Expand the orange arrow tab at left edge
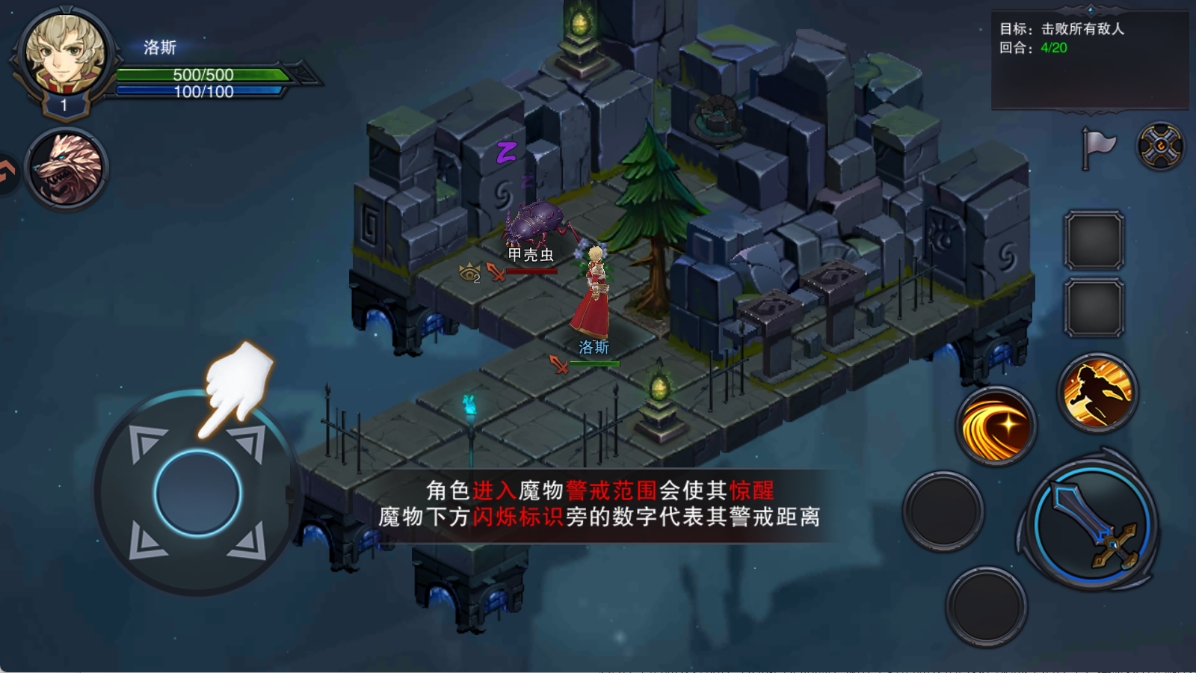This screenshot has width=1196, height=673. pos(7,172)
